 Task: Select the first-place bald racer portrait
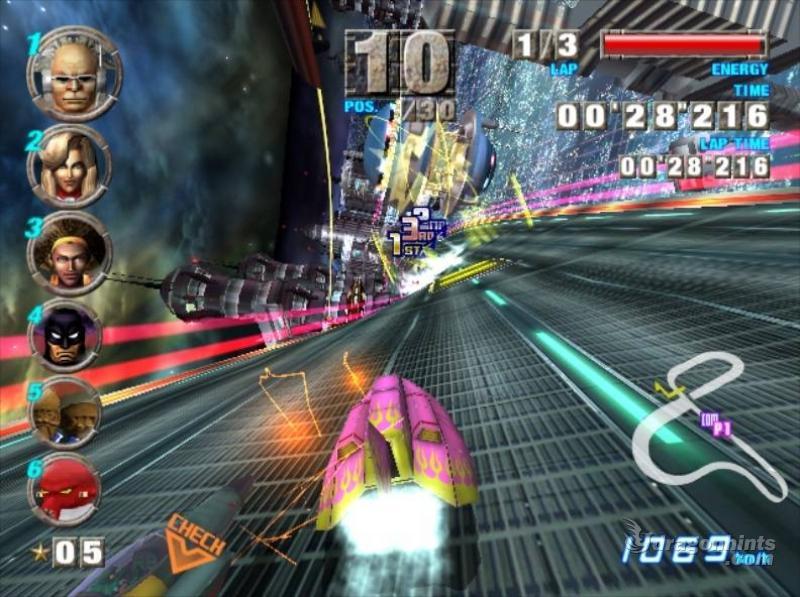[73, 74]
